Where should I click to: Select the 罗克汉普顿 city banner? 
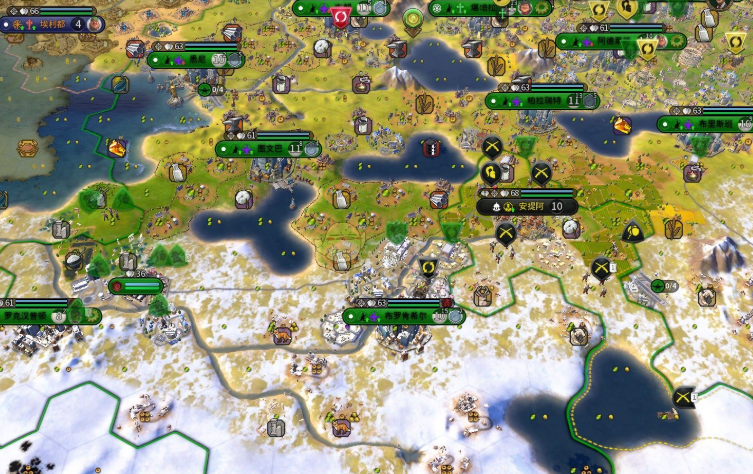click(30, 316)
